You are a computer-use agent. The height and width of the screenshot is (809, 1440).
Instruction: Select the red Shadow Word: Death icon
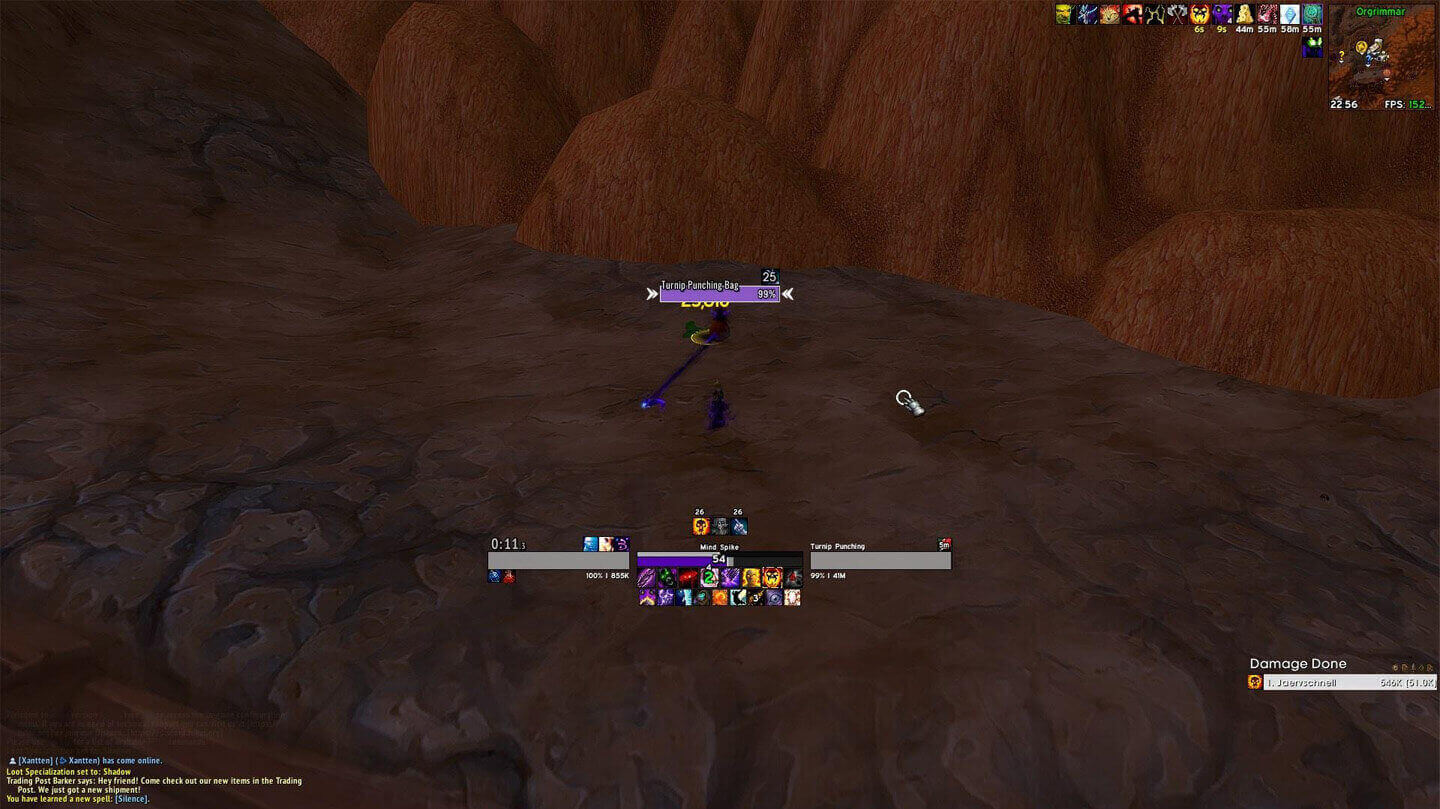(688, 578)
